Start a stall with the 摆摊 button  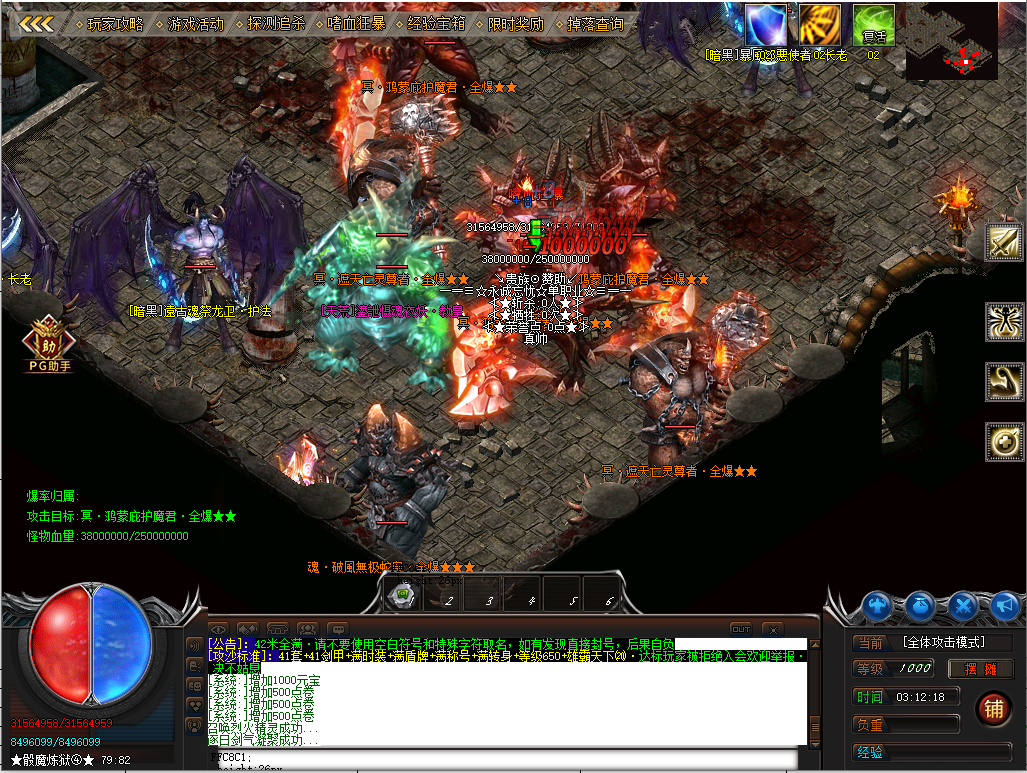pos(980,669)
